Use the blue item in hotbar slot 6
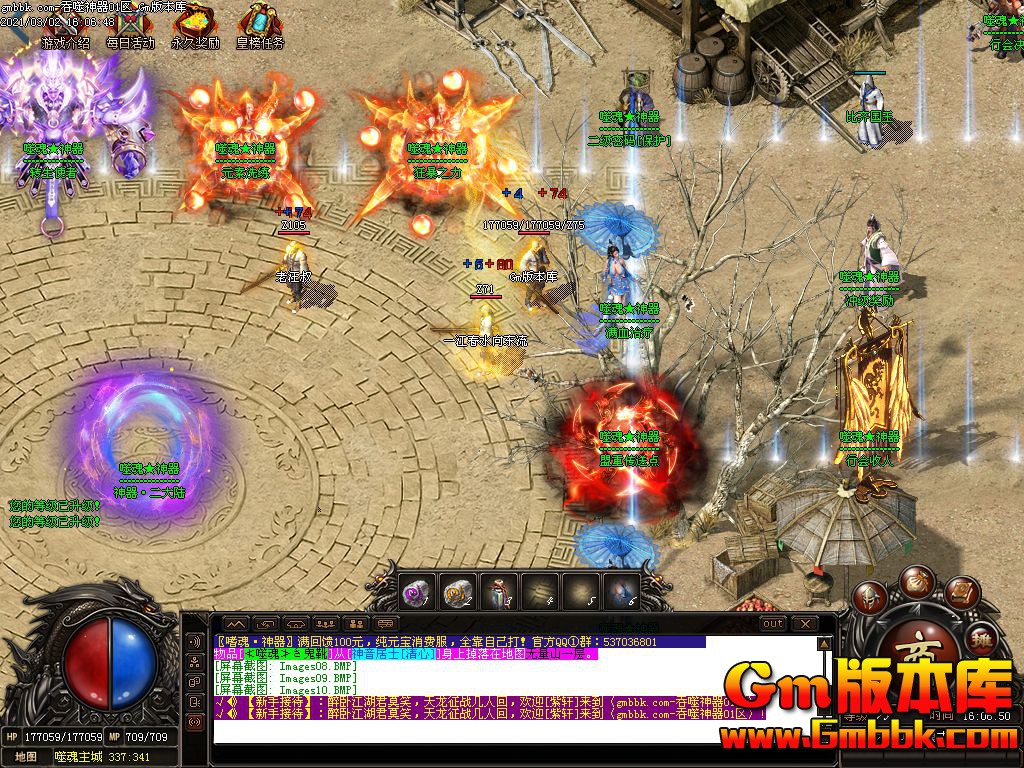This screenshot has height=768, width=1024. [621, 592]
